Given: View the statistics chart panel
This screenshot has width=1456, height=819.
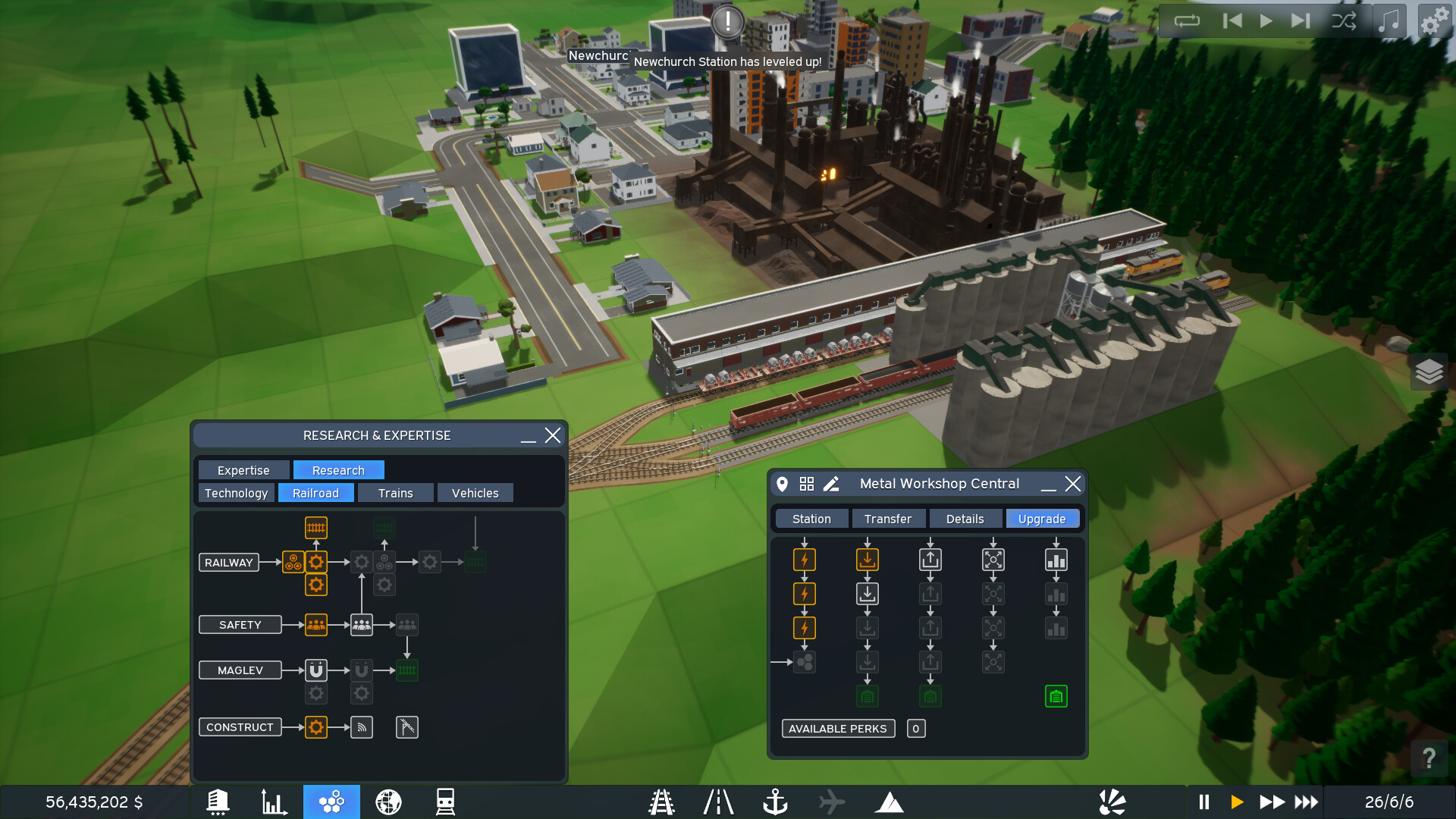Looking at the screenshot, I should [x=275, y=801].
